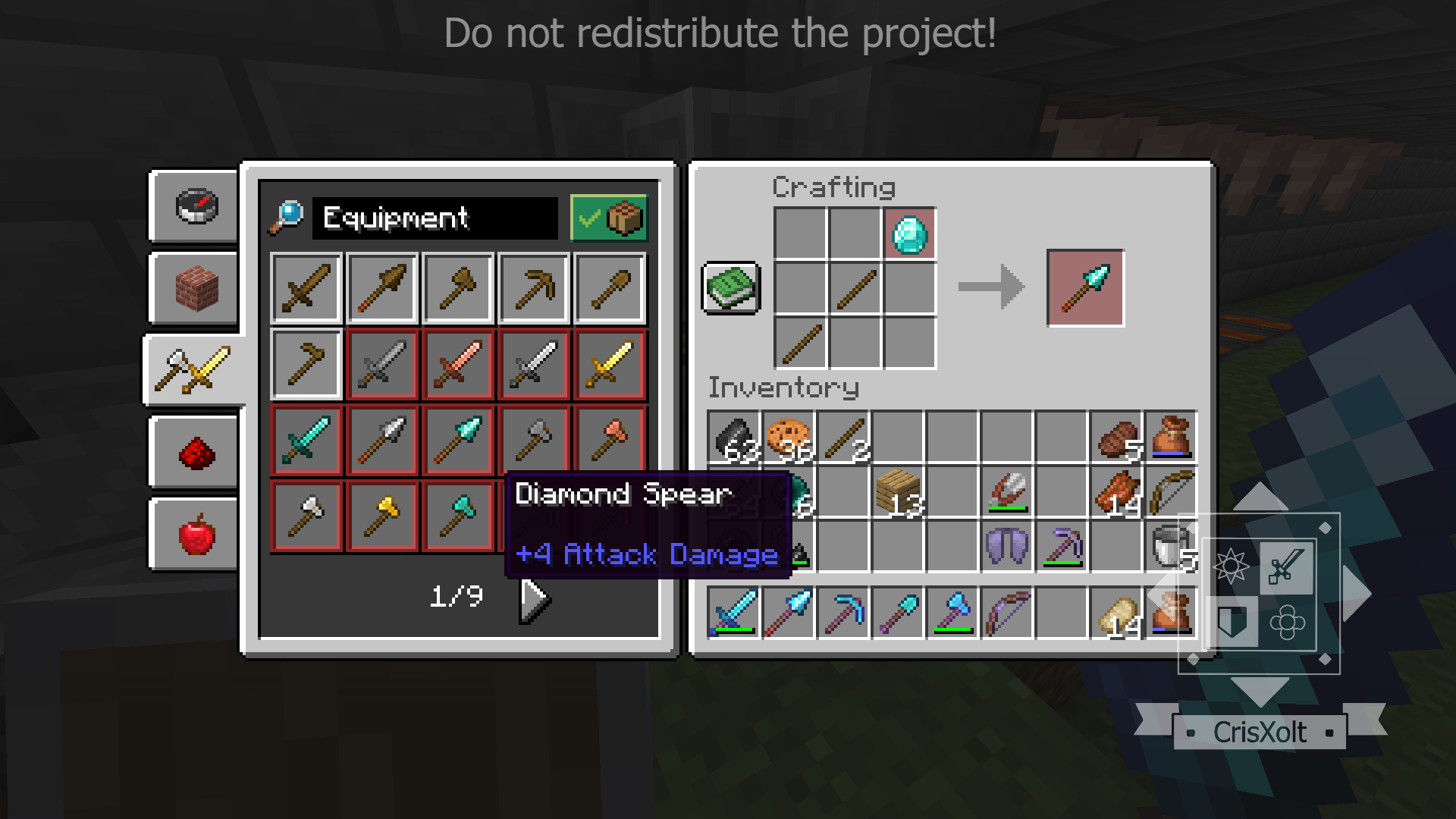Viewport: 1456px width, 819px height.
Task: Select the golden sword recipe
Action: (x=610, y=365)
